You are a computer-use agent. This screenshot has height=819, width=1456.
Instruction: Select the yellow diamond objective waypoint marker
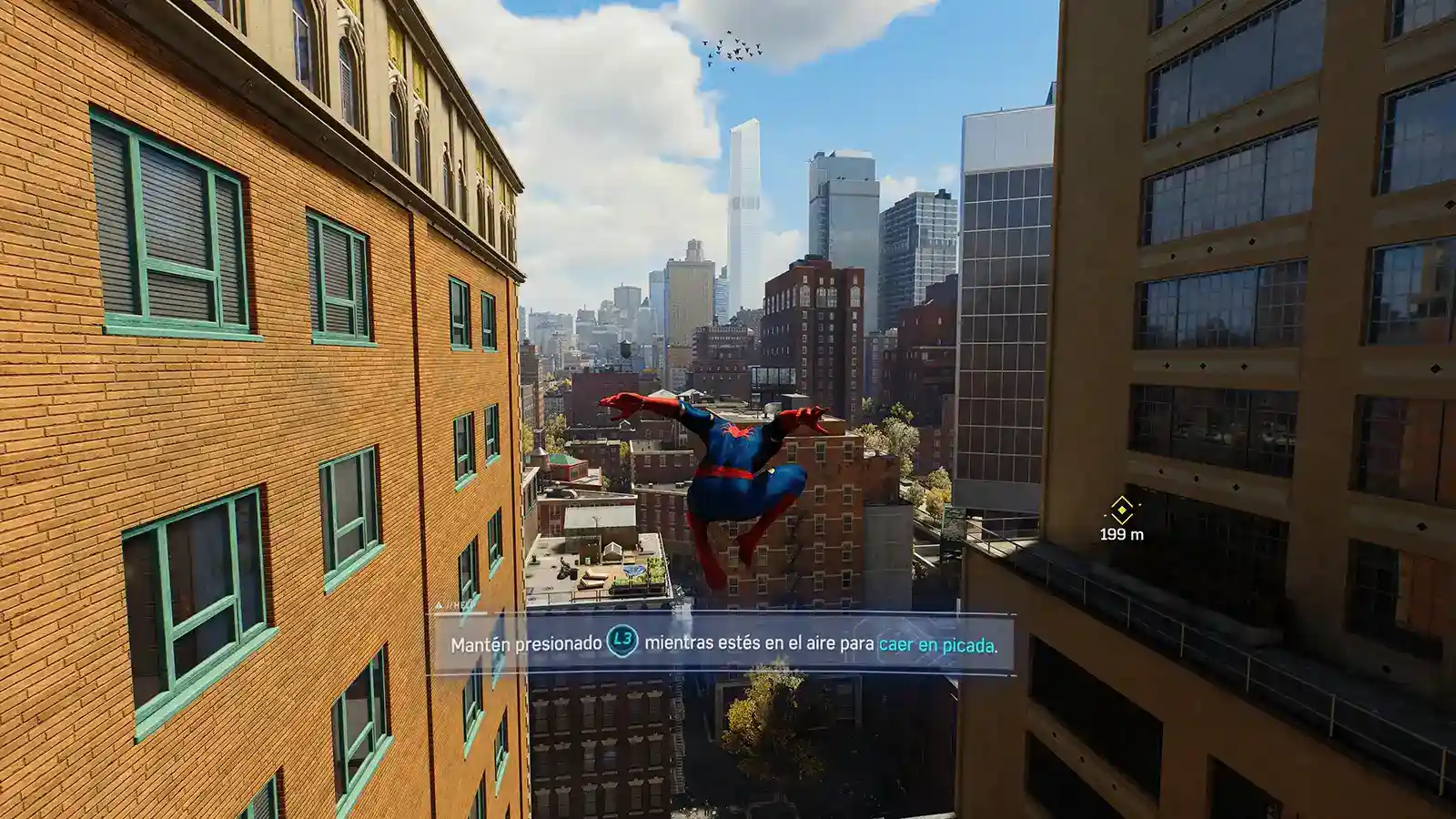tap(1121, 510)
